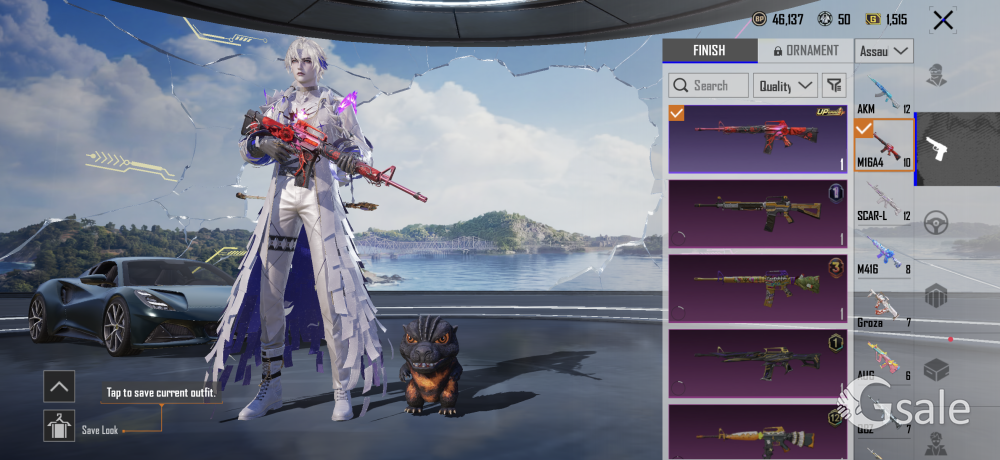Open the steering wheel vehicle category

point(936,222)
